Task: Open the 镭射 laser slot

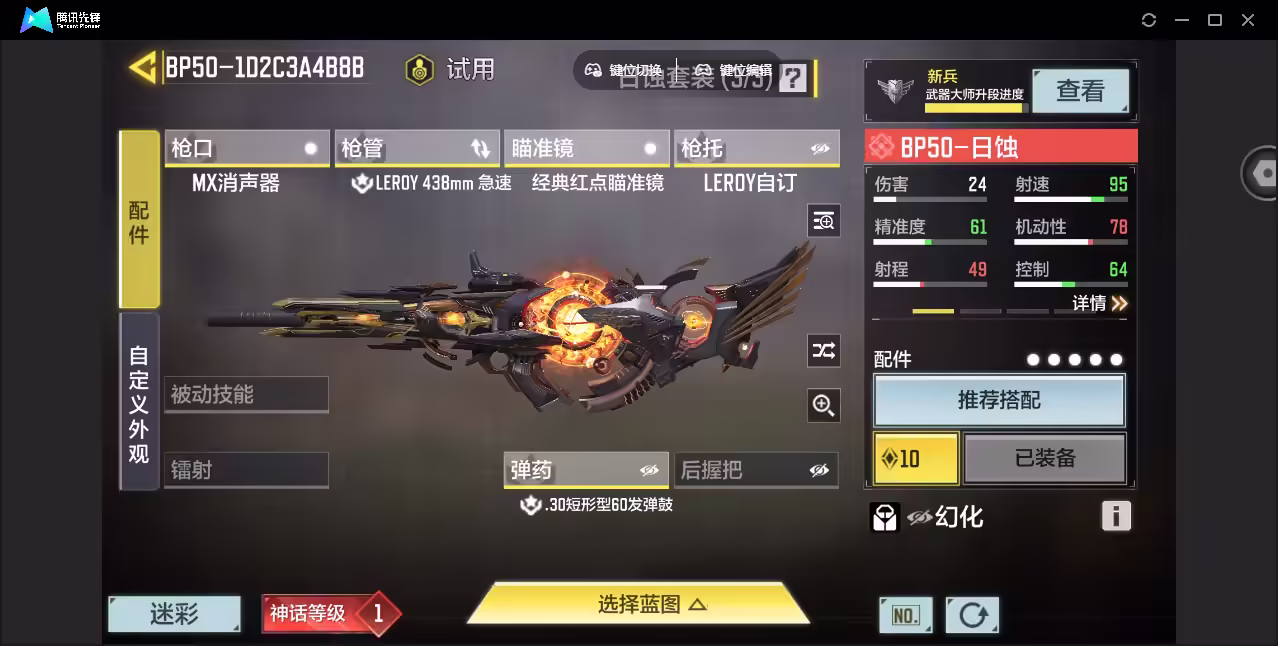Action: pos(246,470)
